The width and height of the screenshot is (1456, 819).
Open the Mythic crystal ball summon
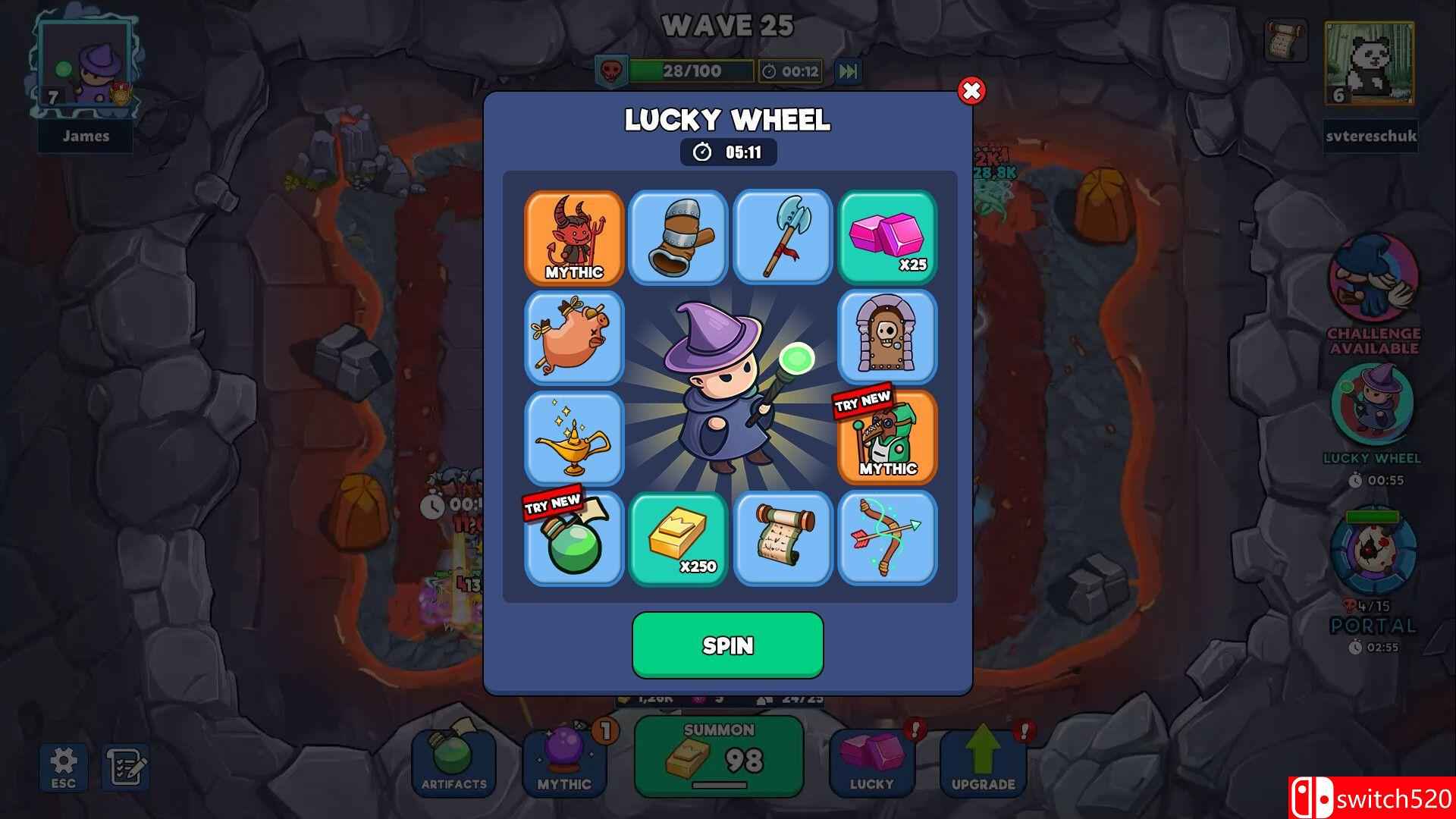[565, 758]
